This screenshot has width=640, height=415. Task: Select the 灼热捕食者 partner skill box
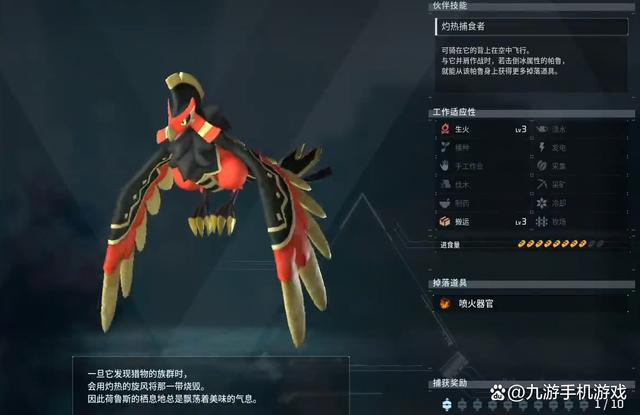[532, 27]
